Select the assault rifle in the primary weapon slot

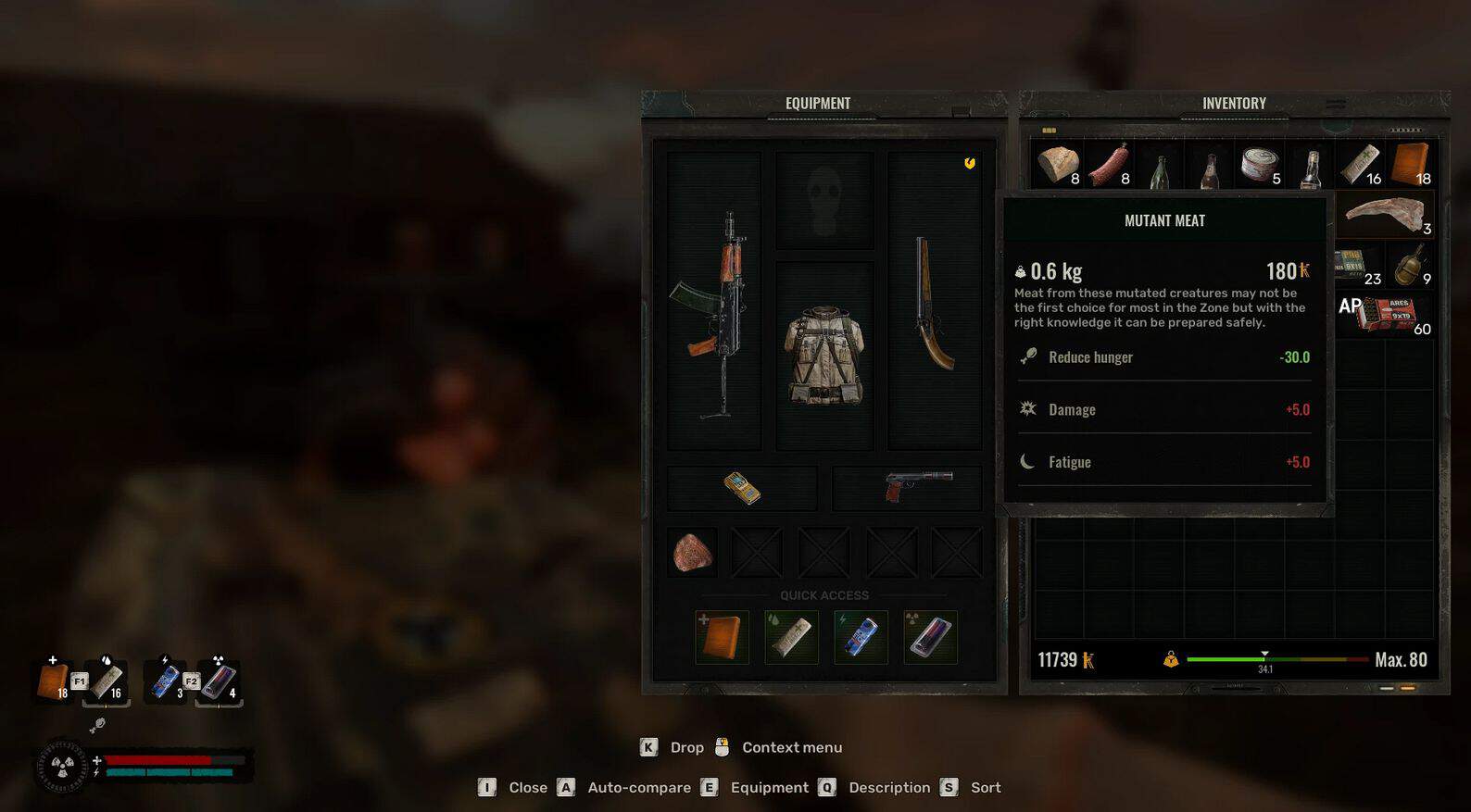coord(713,306)
